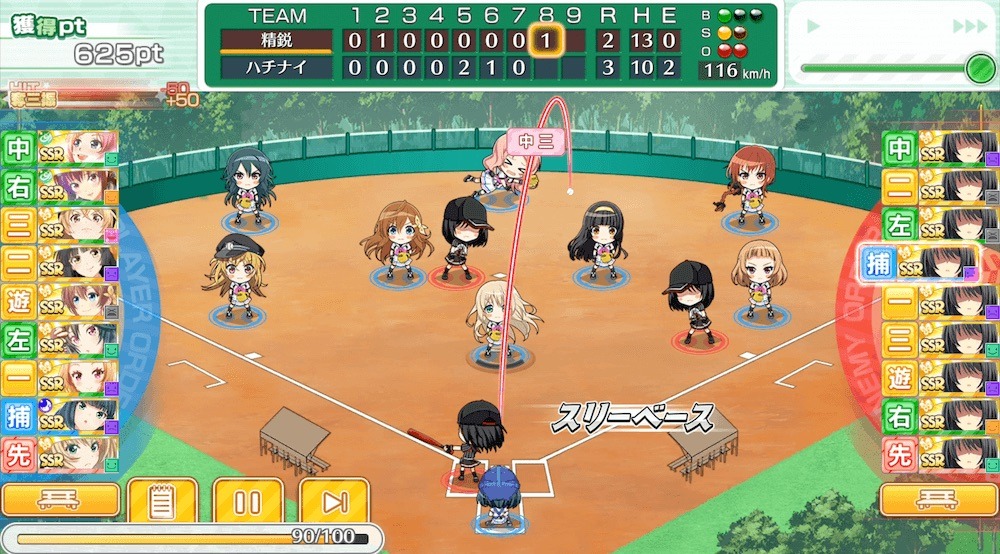Choose the enemy lineup's 中 center fielder

(x=938, y=149)
